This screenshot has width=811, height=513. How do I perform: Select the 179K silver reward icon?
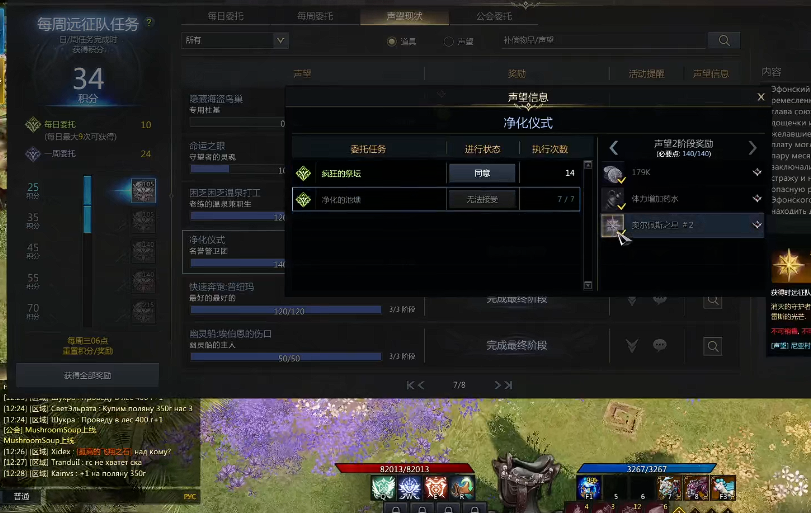[x=613, y=173]
